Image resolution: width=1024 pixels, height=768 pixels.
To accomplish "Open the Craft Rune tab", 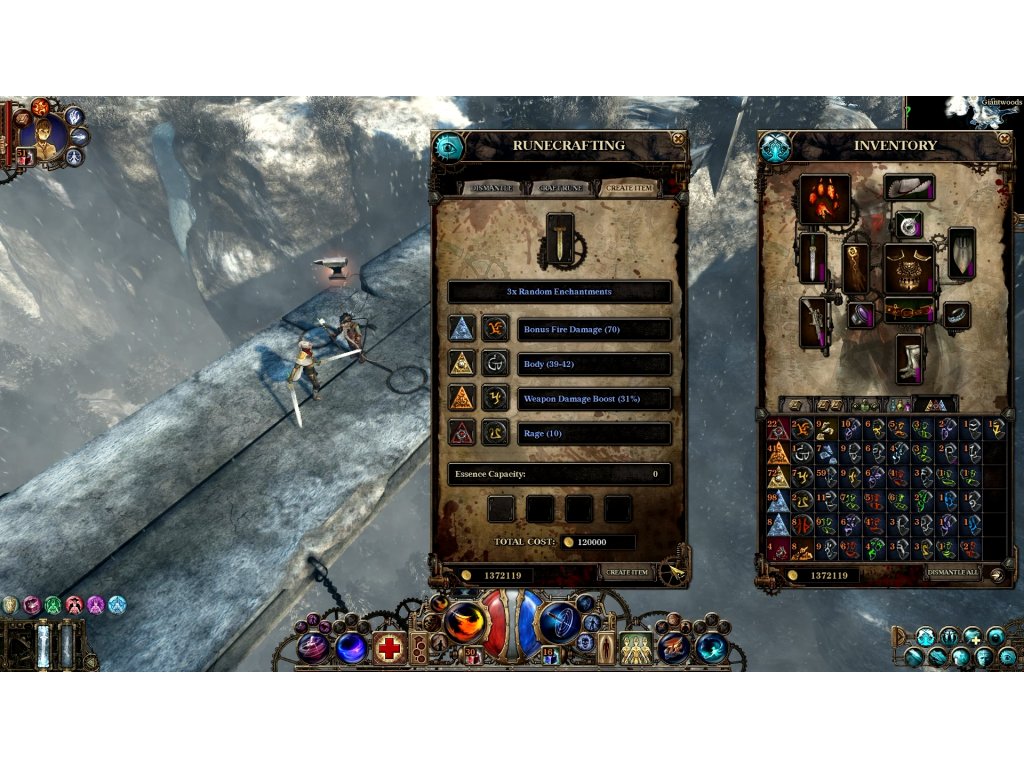I will click(x=559, y=188).
